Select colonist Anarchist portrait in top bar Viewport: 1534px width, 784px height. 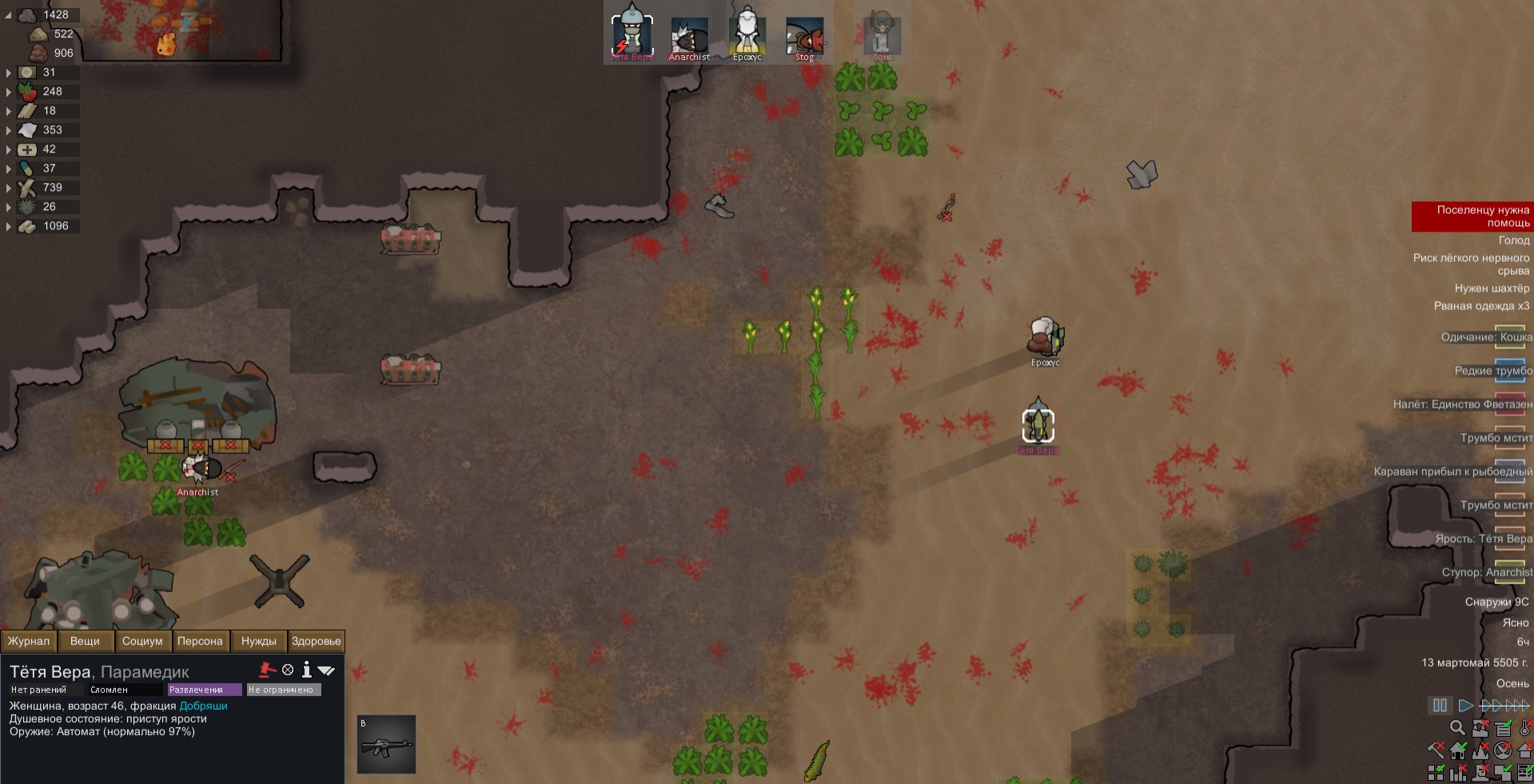point(689,37)
